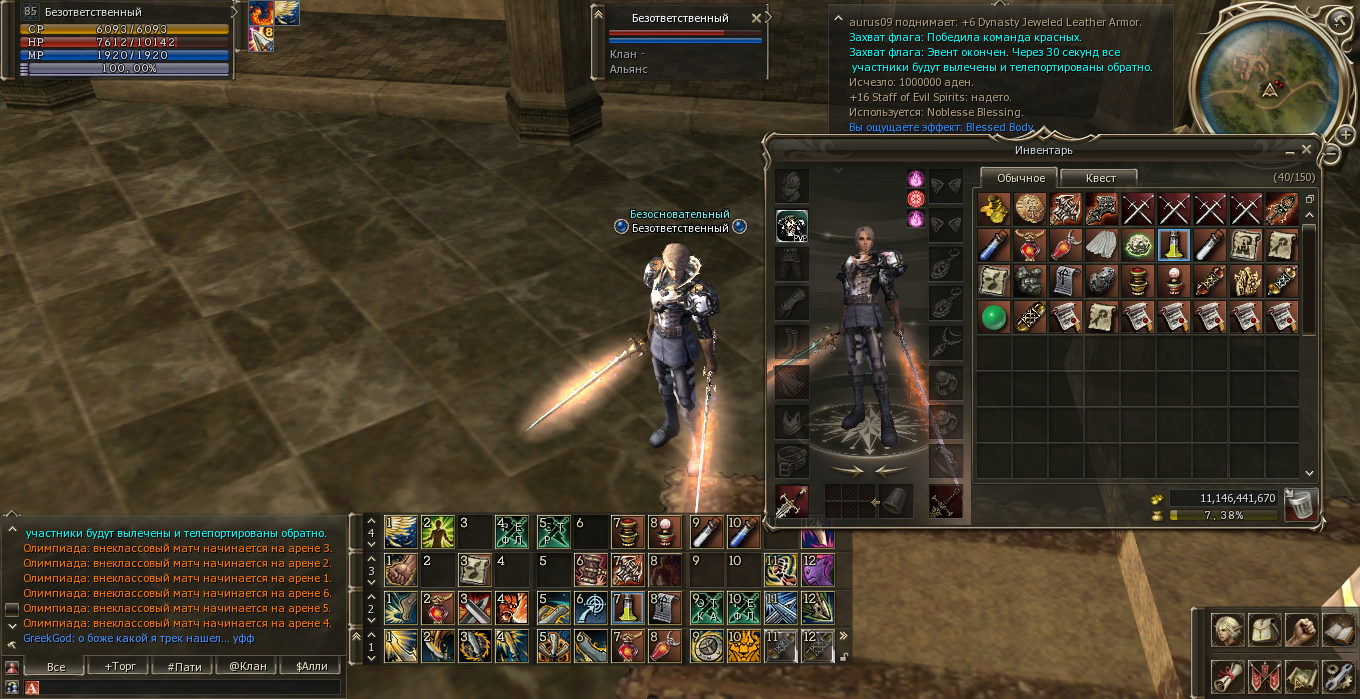Viewport: 1360px width, 699px height.
Task: Activate the crossed swords skill on hotbar
Action: (472, 608)
